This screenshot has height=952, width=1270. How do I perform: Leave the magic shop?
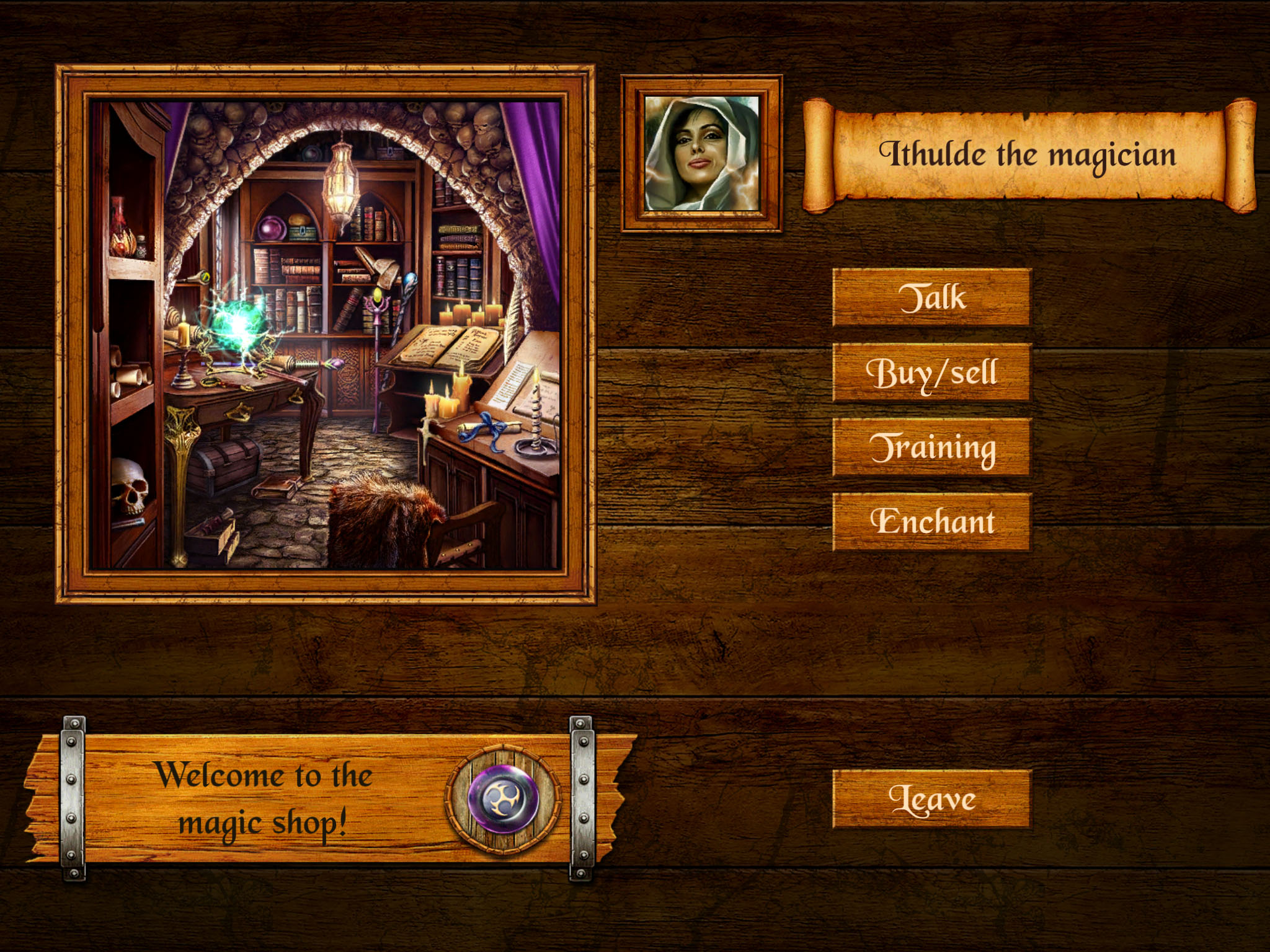click(931, 799)
